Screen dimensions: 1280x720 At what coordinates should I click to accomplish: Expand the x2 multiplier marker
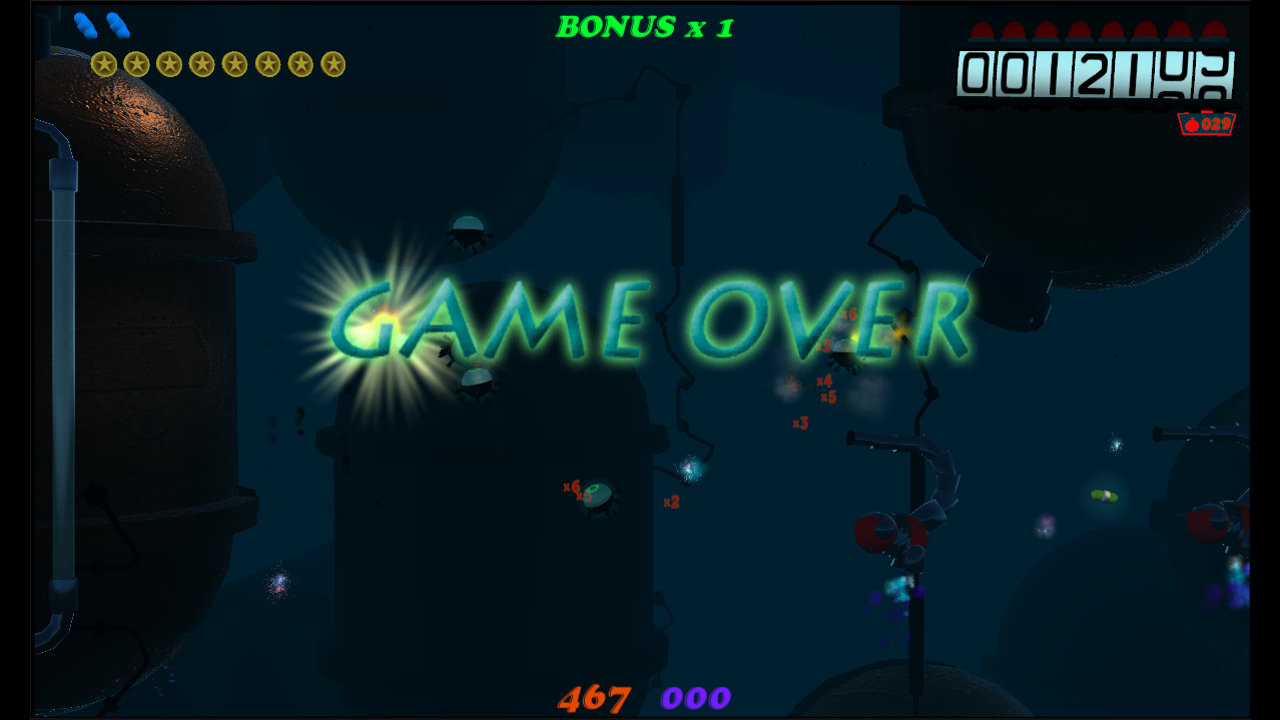tap(672, 502)
